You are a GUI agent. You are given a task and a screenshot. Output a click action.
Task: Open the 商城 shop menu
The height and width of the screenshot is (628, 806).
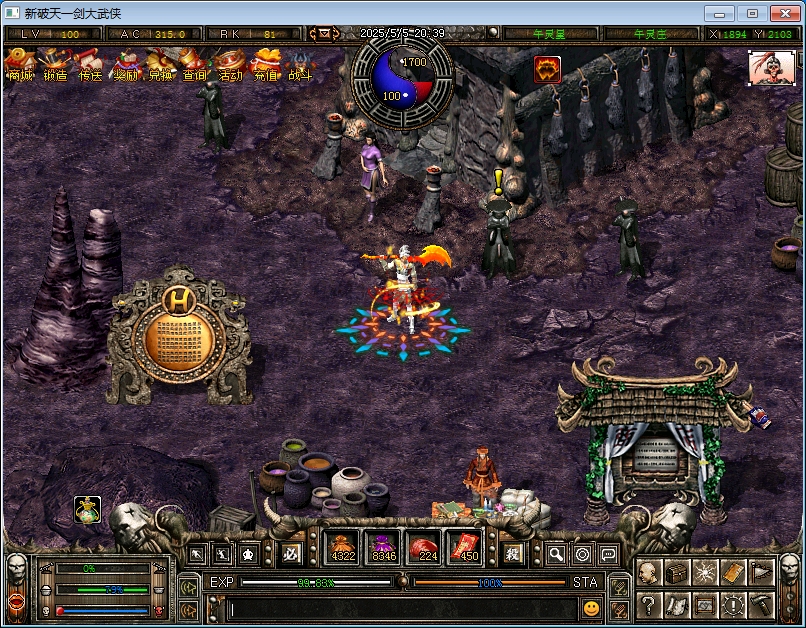click(19, 65)
